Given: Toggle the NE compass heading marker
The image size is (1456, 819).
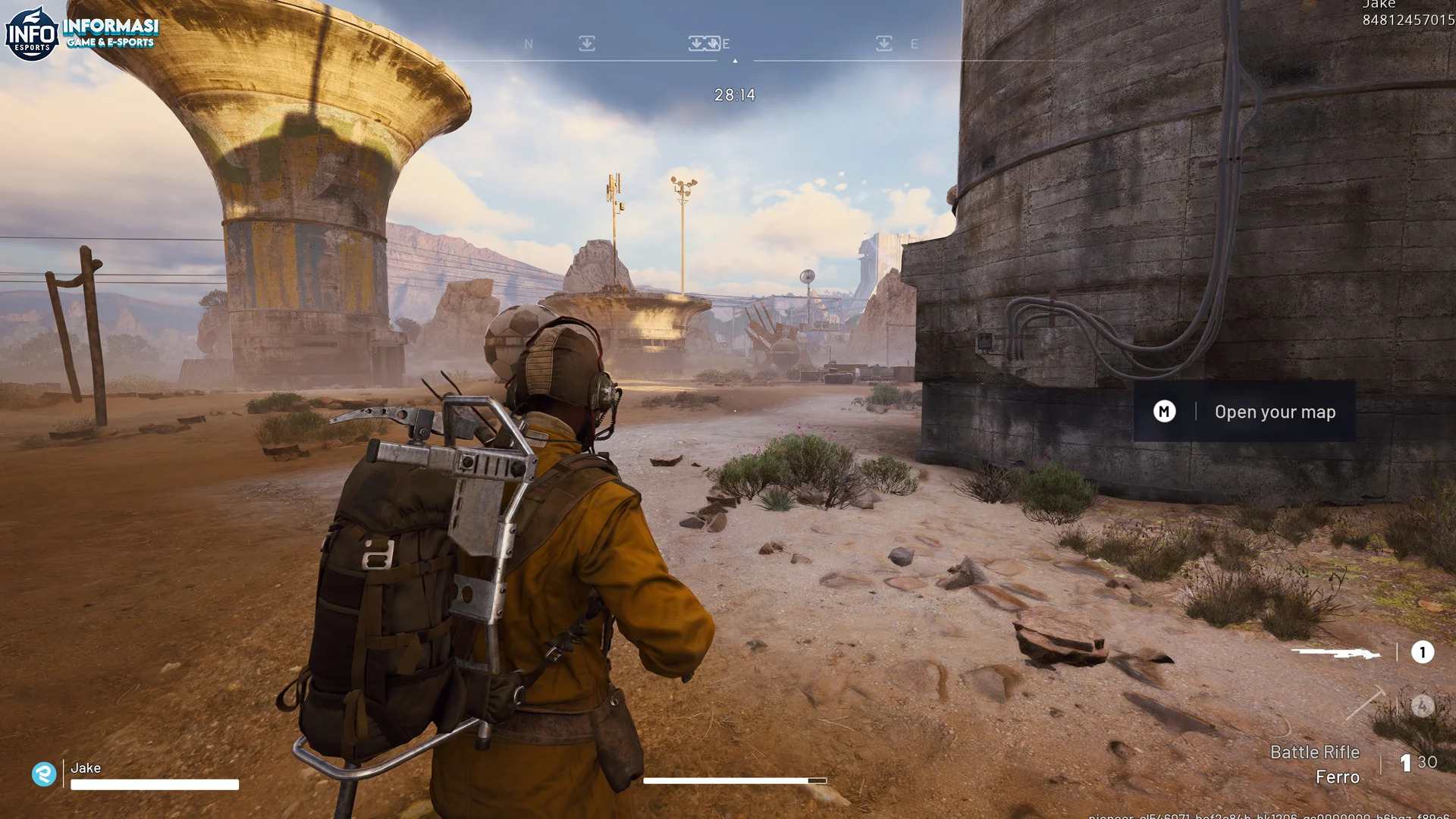Looking at the screenshot, I should point(720,43).
